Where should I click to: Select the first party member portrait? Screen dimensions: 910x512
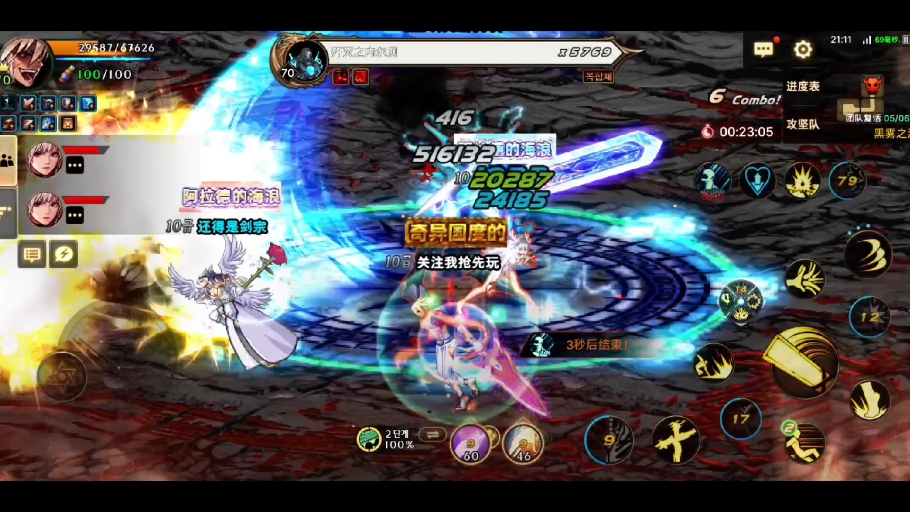[45, 159]
